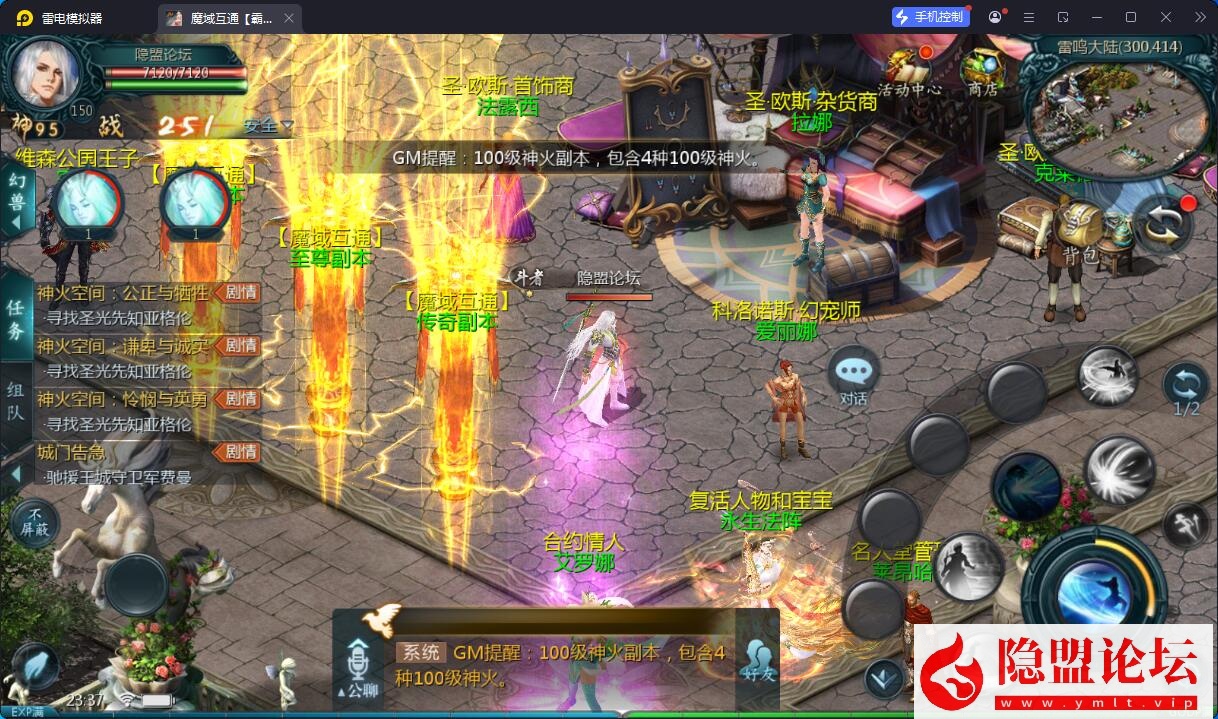Image resolution: width=1218 pixels, height=719 pixels.
Task: Switch skill page with the 1/2 button
Action: point(1186,388)
